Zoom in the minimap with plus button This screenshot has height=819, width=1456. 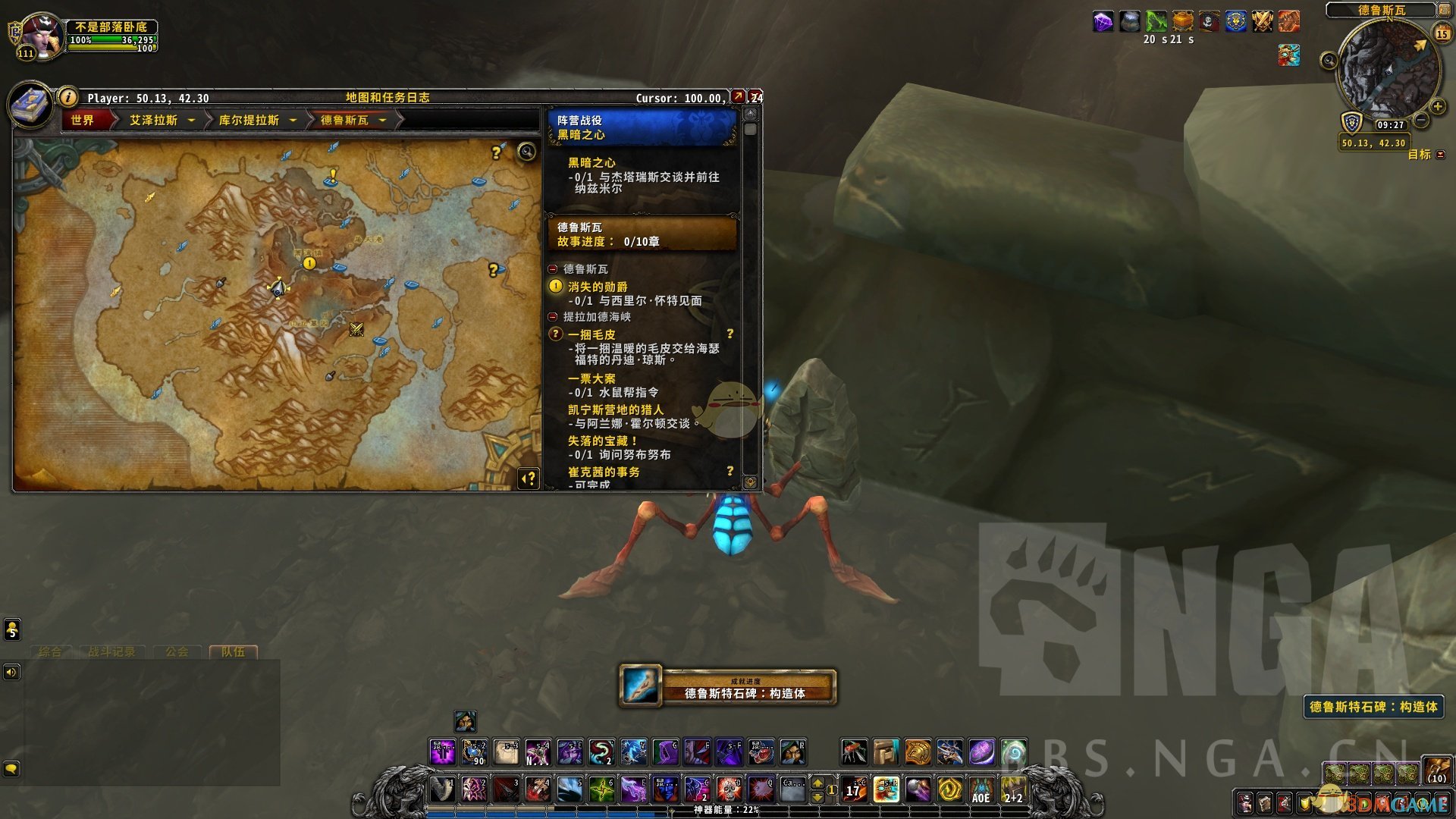point(1437,106)
